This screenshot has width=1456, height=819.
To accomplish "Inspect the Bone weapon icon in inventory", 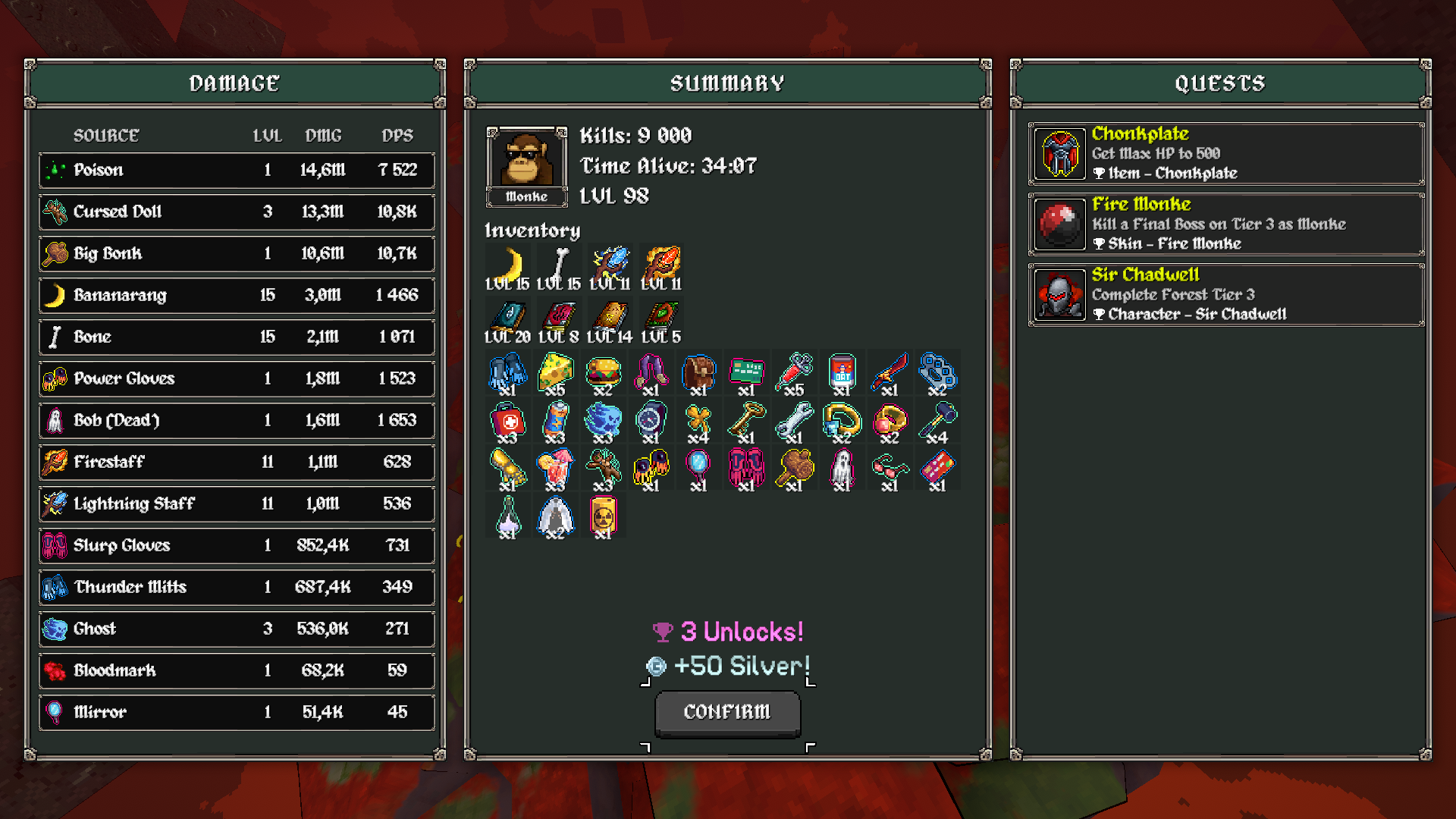I will coord(559,266).
